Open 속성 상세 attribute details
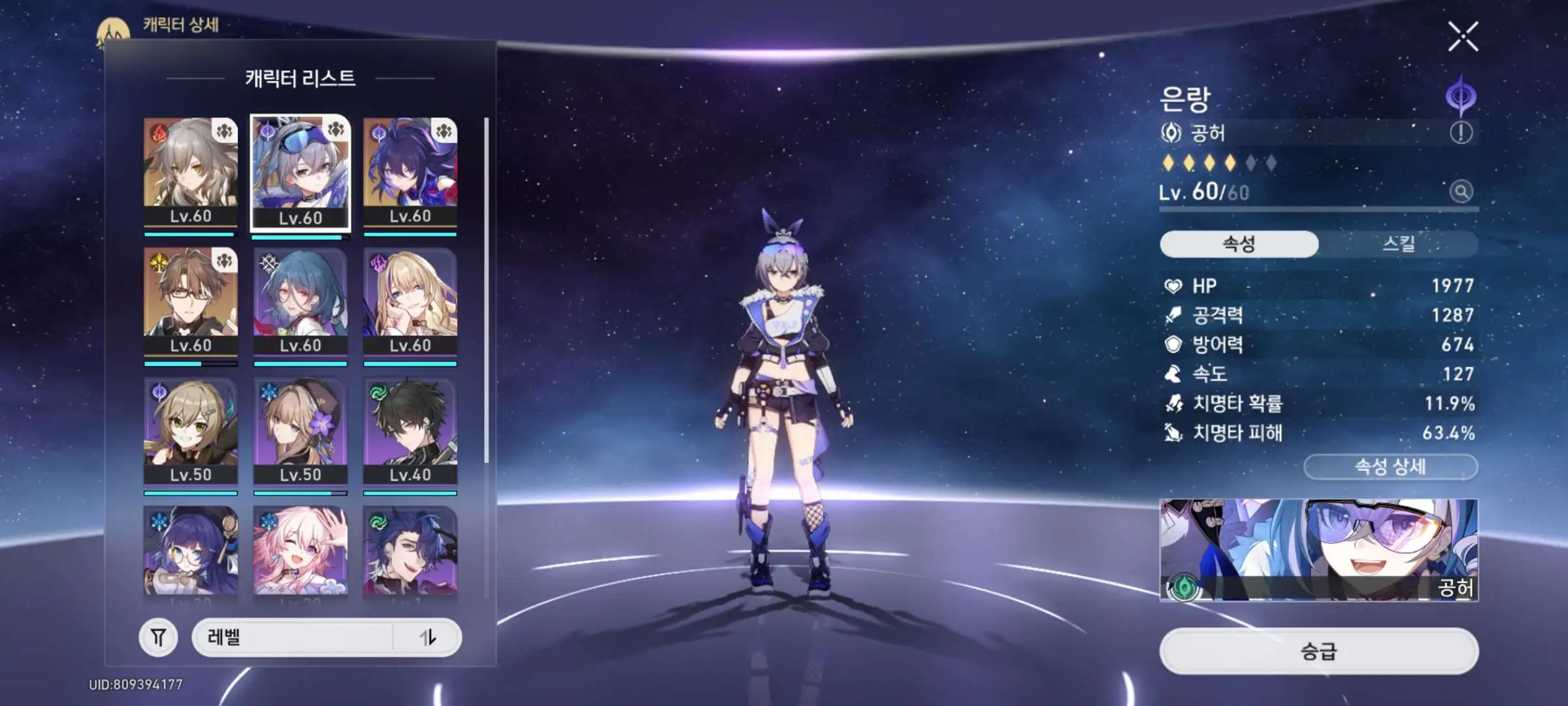Screen dimensions: 1568x706 pyautogui.click(x=1390, y=467)
